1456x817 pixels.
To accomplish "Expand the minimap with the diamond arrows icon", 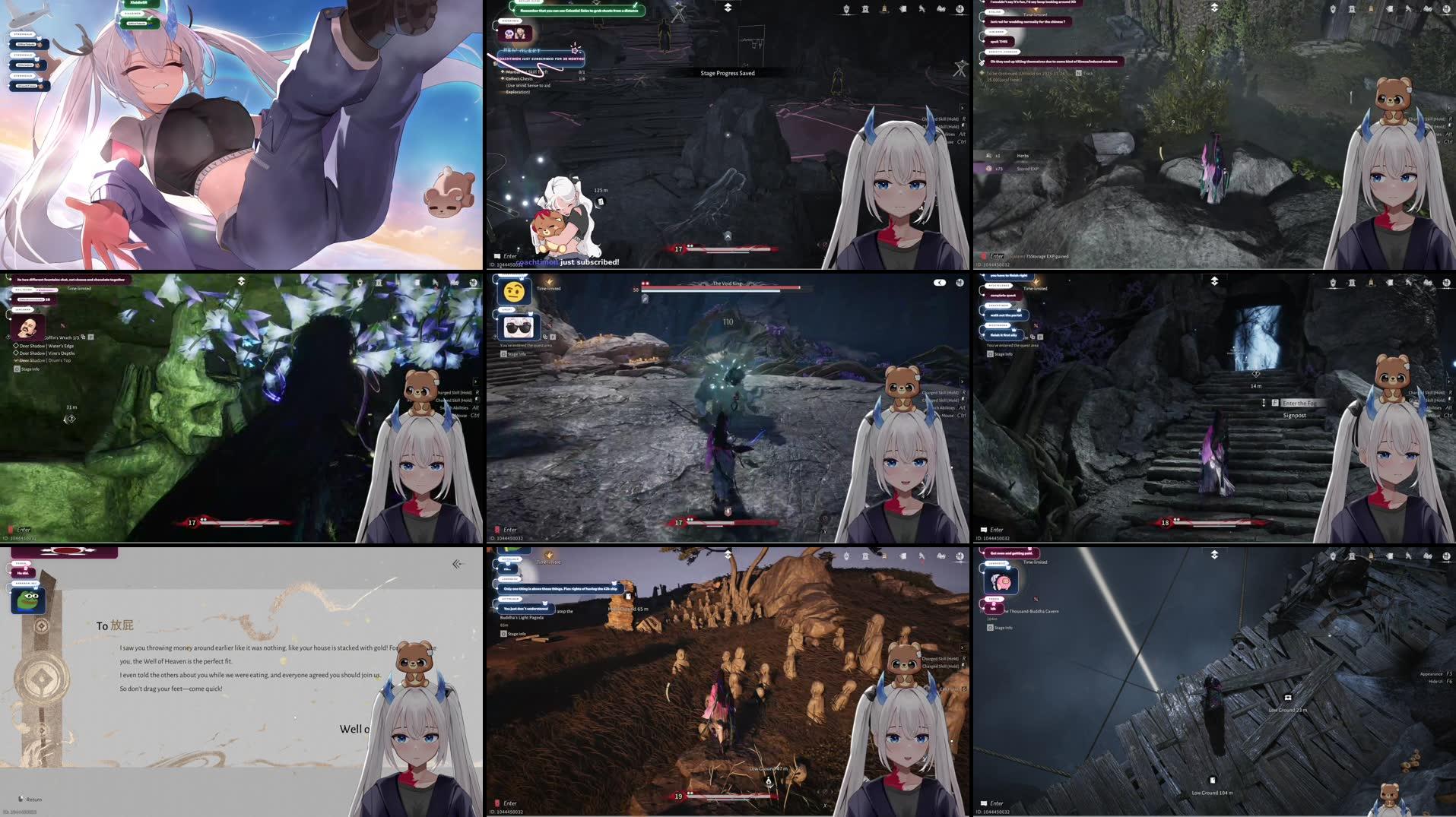I will click(728, 6).
